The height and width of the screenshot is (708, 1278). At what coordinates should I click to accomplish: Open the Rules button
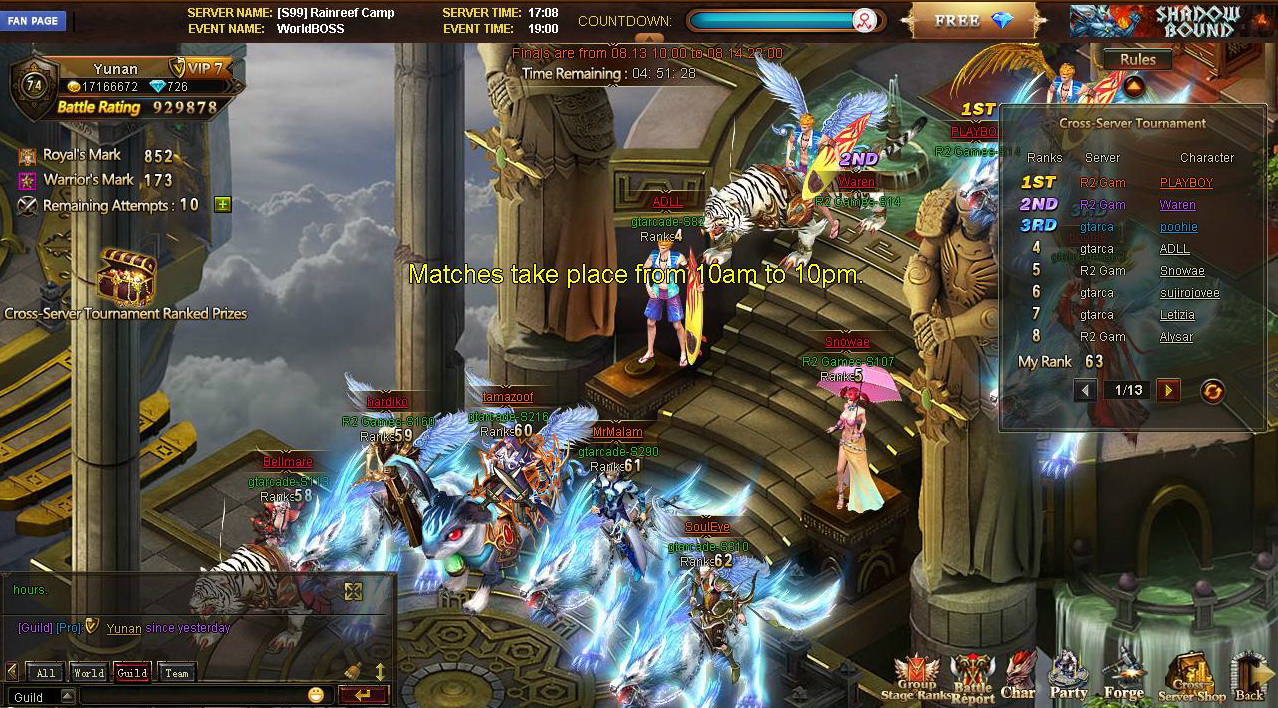(1137, 60)
